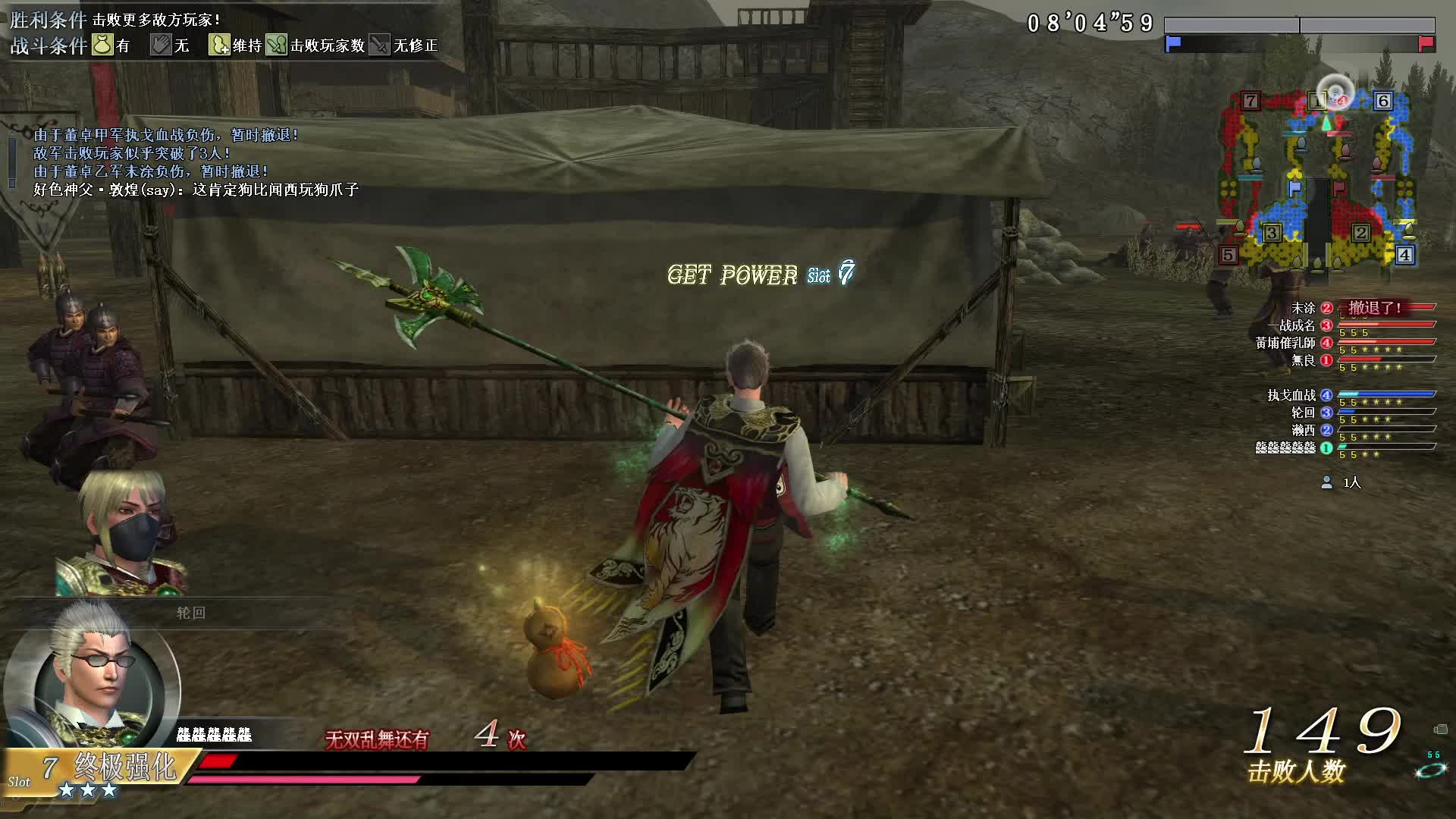Select the grey hand condition icon
1456x819 pixels.
(x=161, y=45)
